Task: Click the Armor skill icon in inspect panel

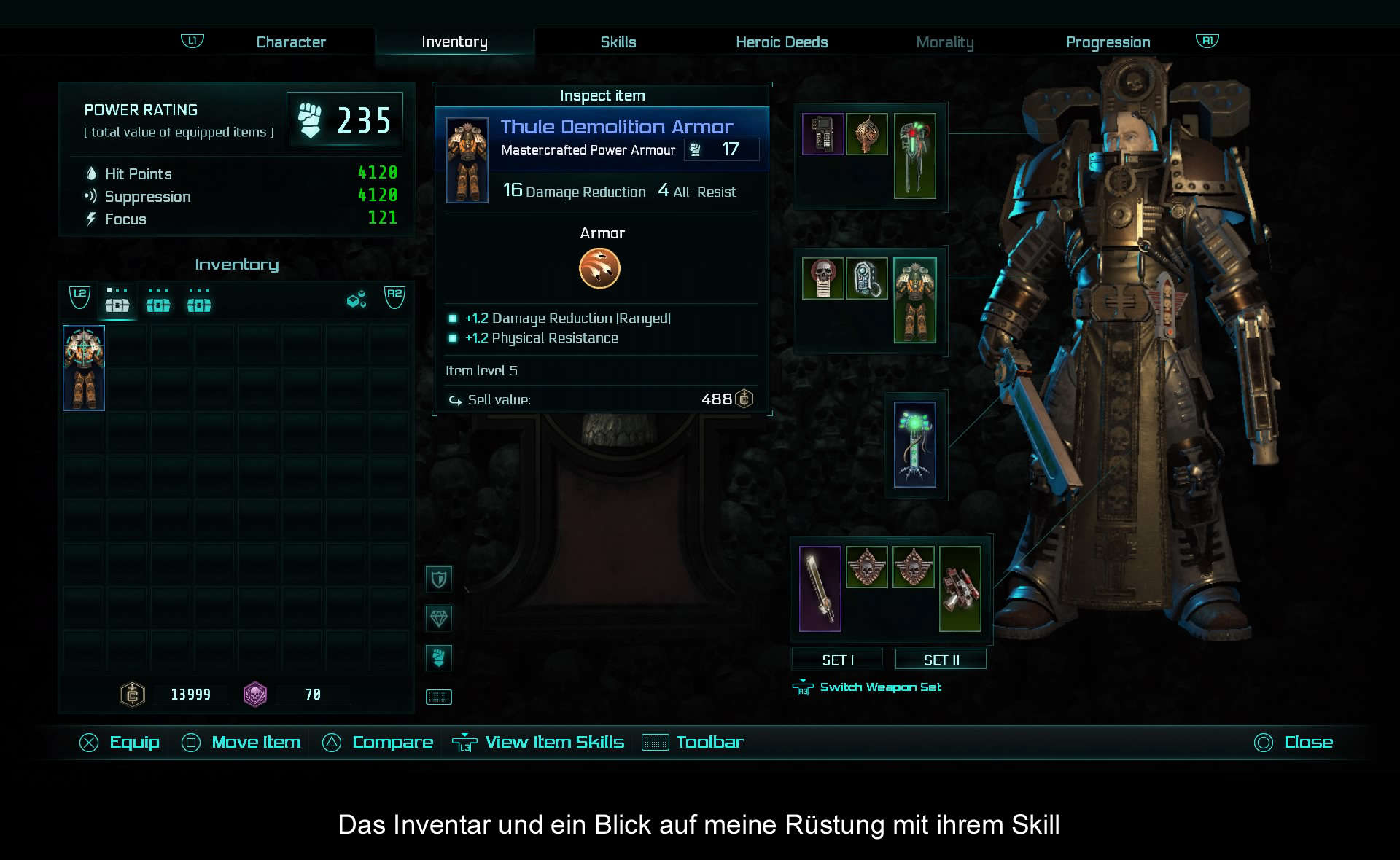Action: tap(599, 268)
